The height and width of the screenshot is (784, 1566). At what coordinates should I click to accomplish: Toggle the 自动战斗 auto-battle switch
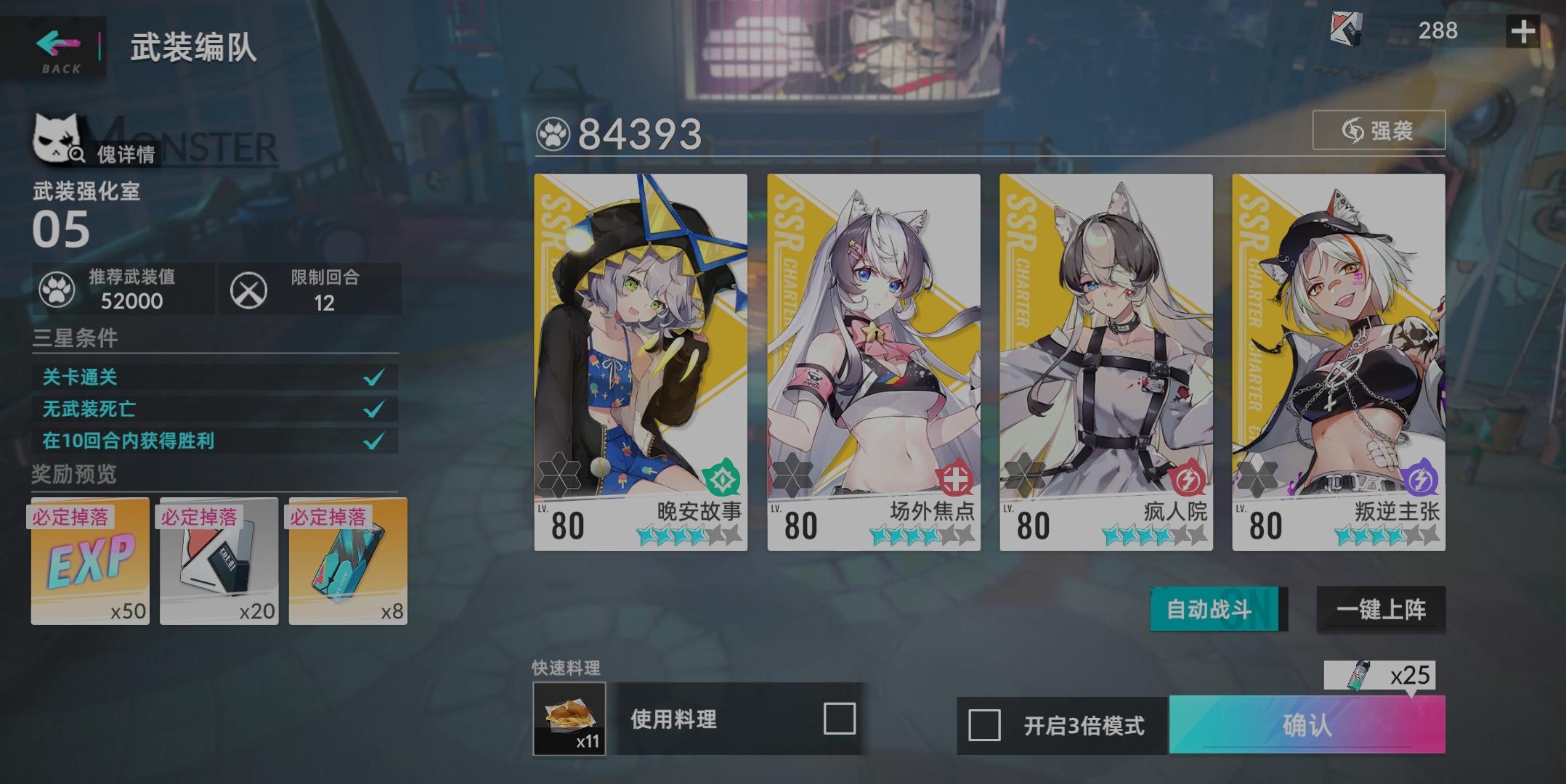coord(1216,610)
